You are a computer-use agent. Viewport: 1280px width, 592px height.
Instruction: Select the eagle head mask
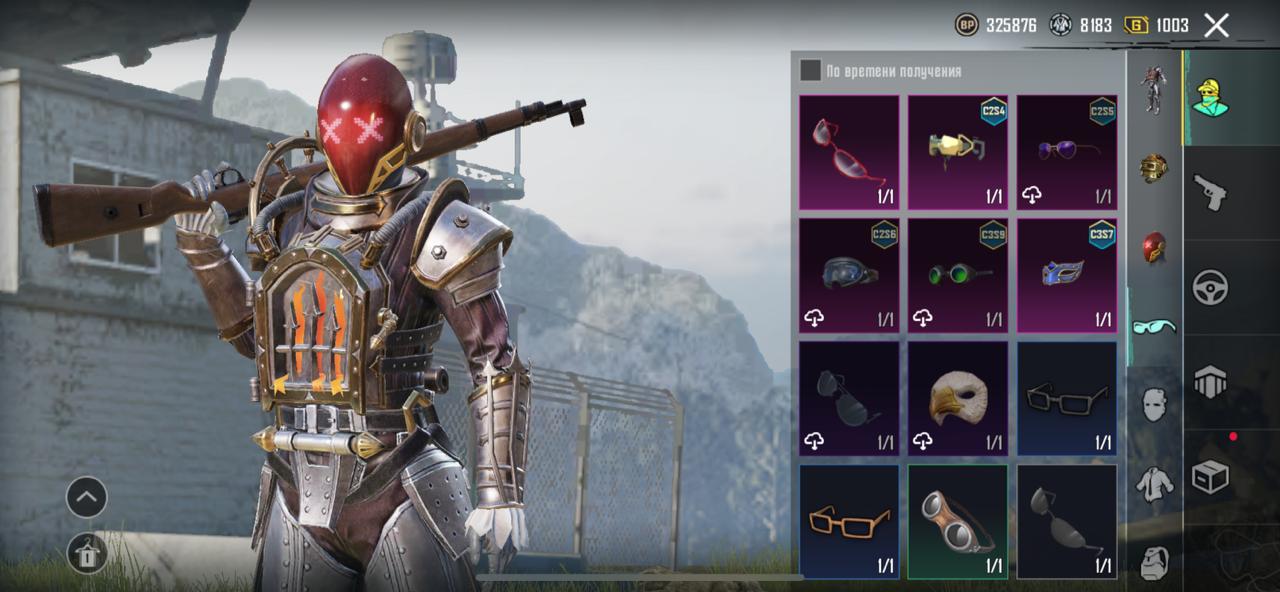point(958,398)
